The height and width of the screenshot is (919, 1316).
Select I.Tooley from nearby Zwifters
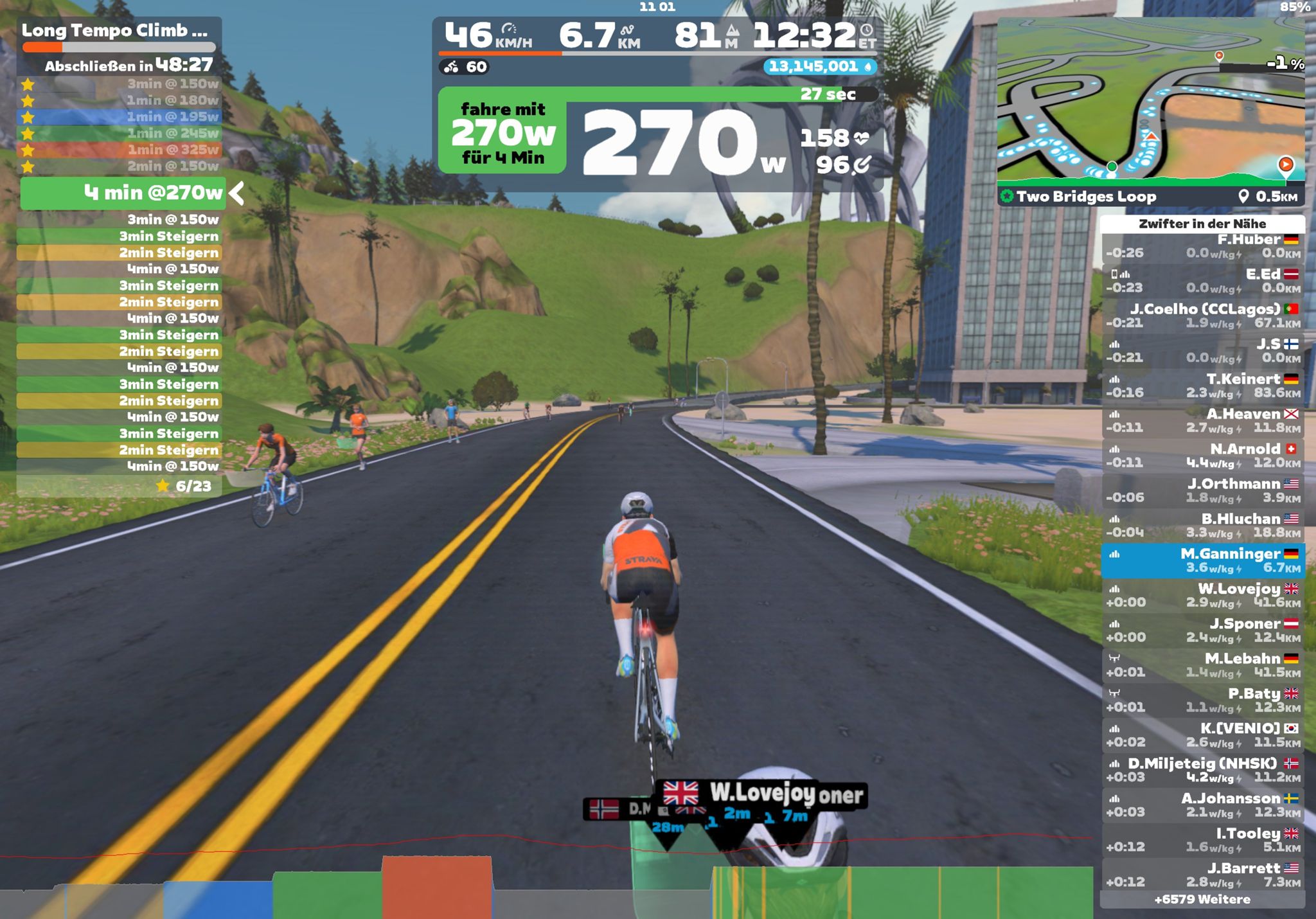(x=1202, y=840)
